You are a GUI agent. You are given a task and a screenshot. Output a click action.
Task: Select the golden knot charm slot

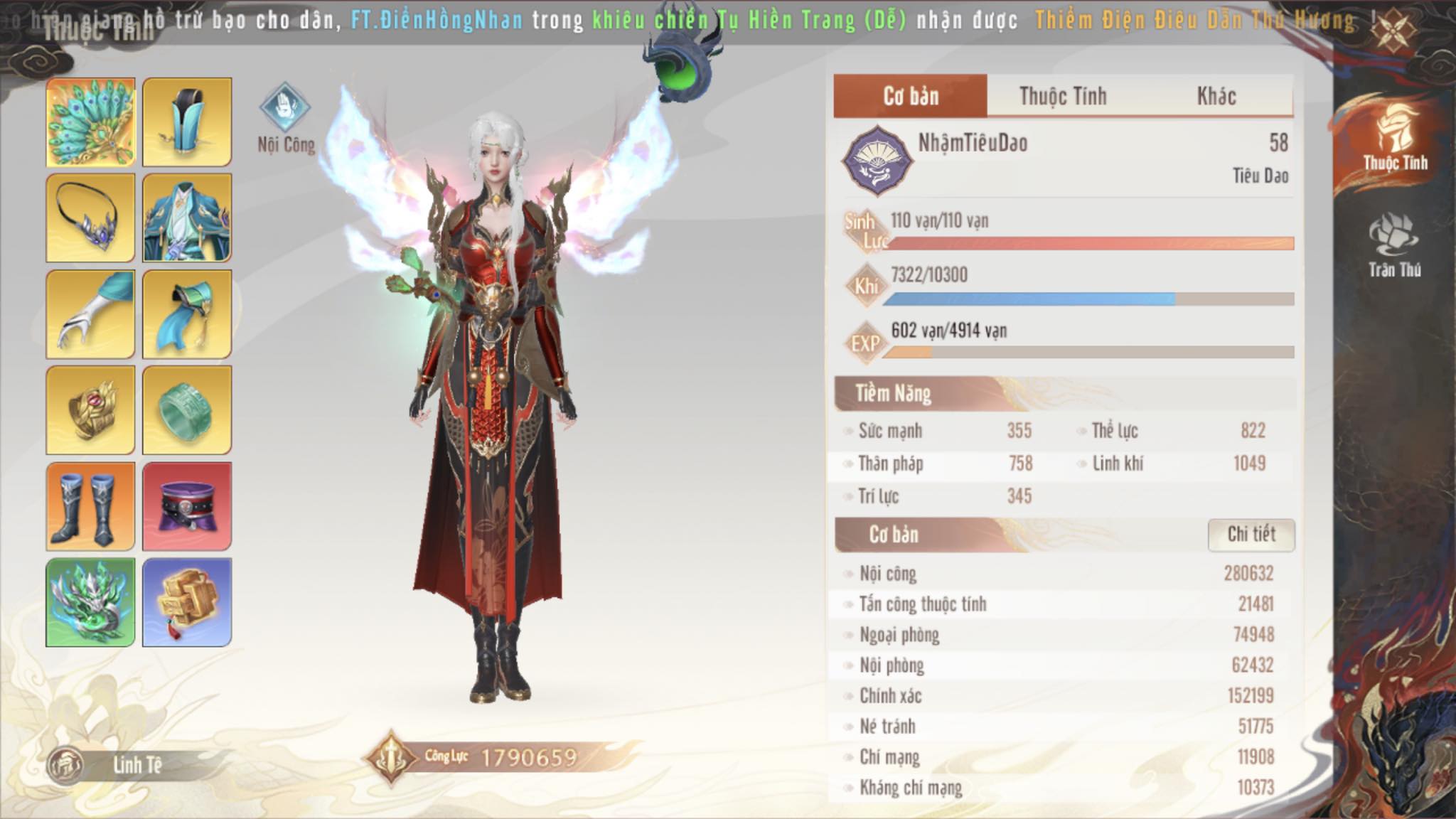click(x=187, y=602)
